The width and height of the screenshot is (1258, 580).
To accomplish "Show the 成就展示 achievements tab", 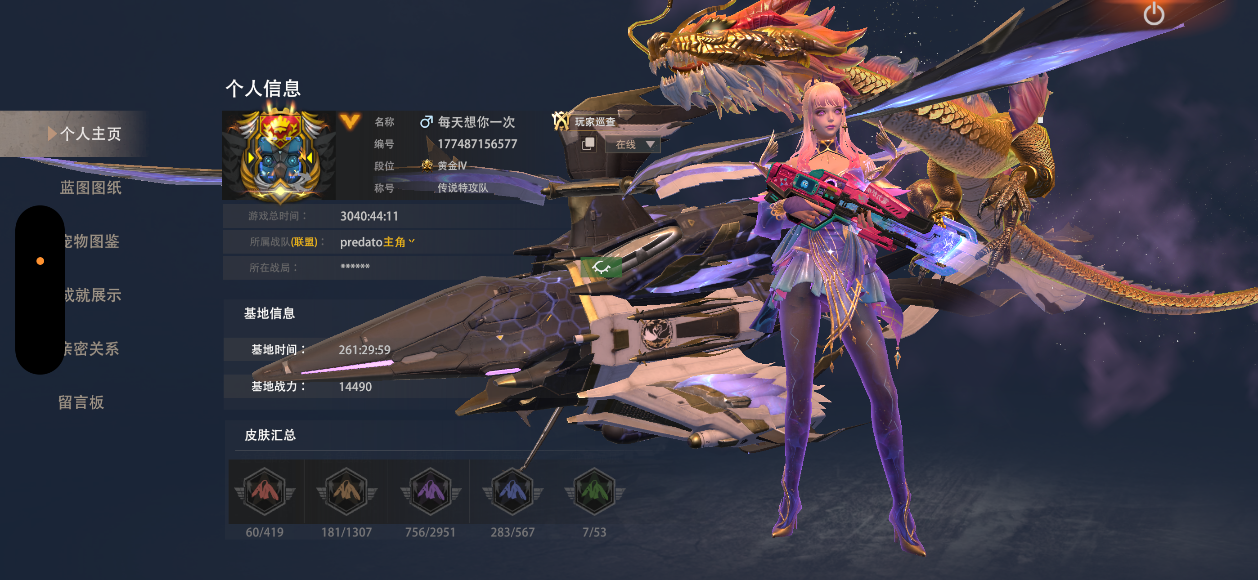I will tap(90, 296).
